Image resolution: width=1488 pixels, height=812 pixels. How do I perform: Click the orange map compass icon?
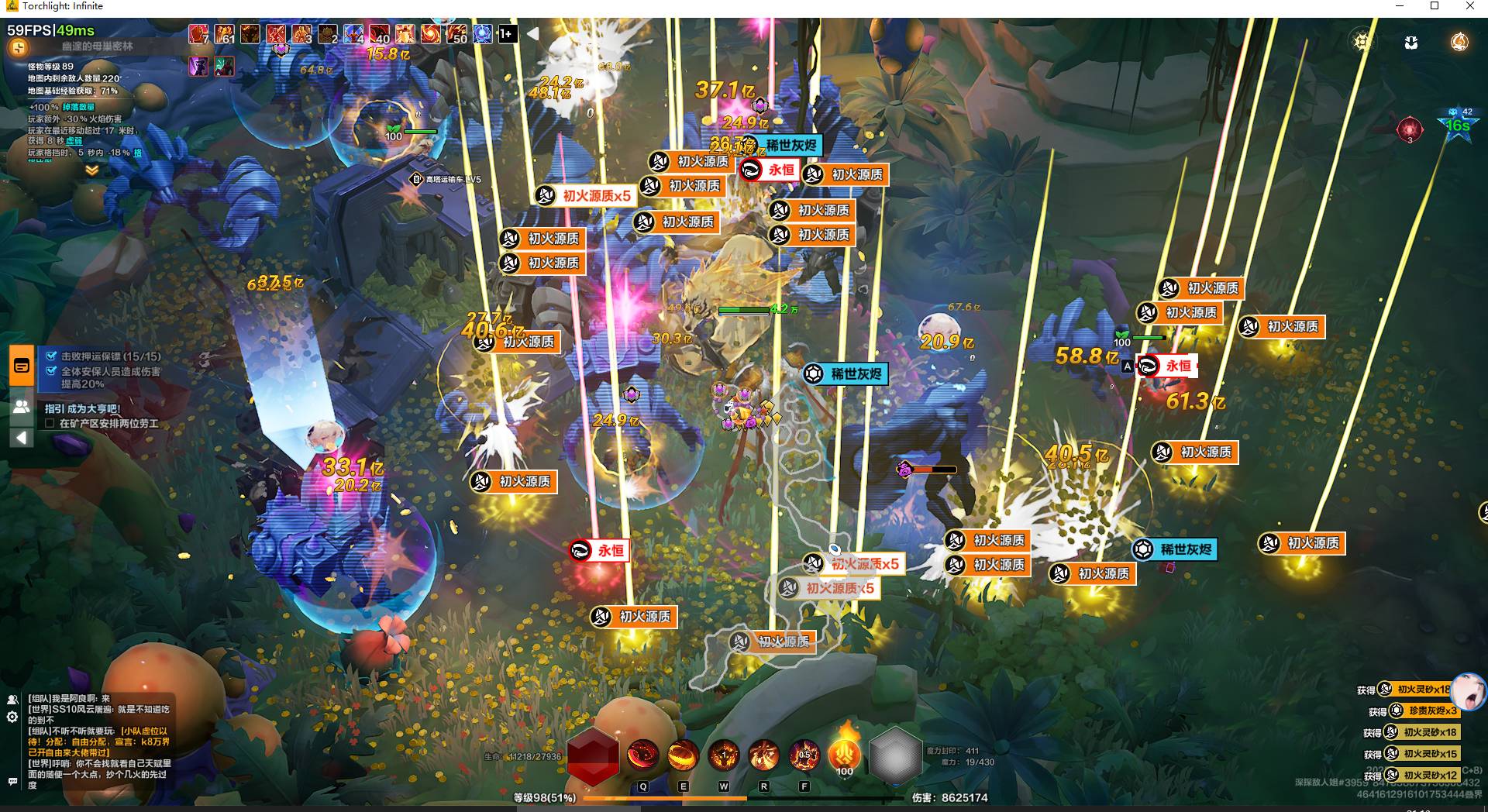18,48
